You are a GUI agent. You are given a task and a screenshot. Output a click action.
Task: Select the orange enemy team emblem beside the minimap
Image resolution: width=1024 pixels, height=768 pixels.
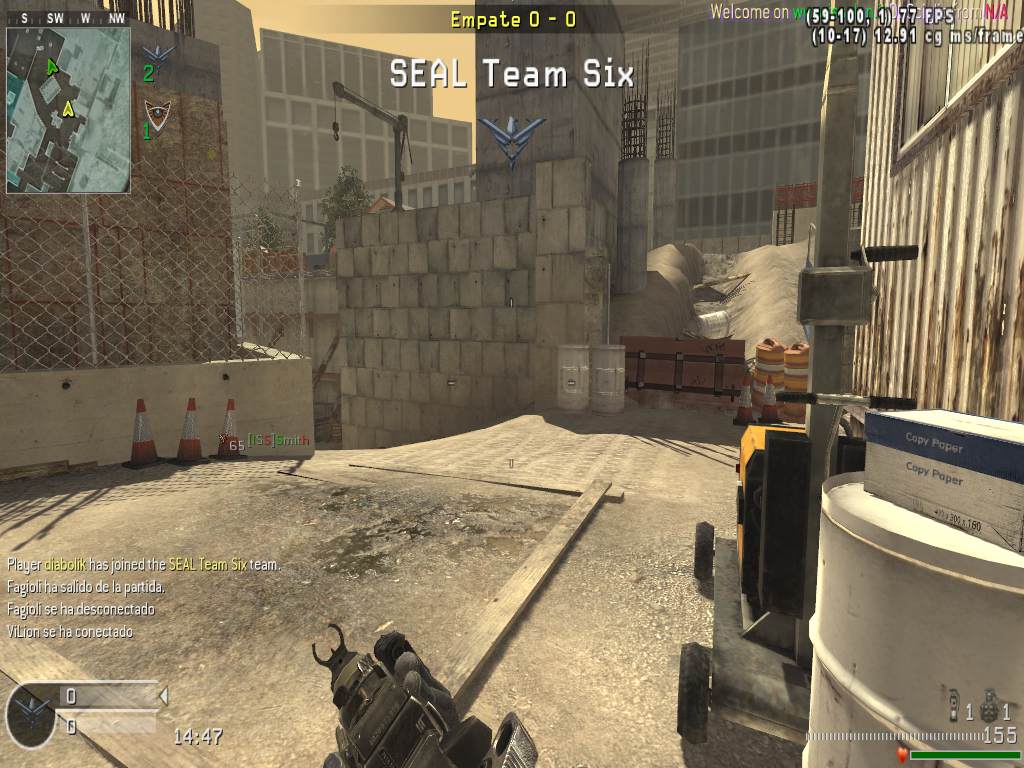(x=155, y=111)
